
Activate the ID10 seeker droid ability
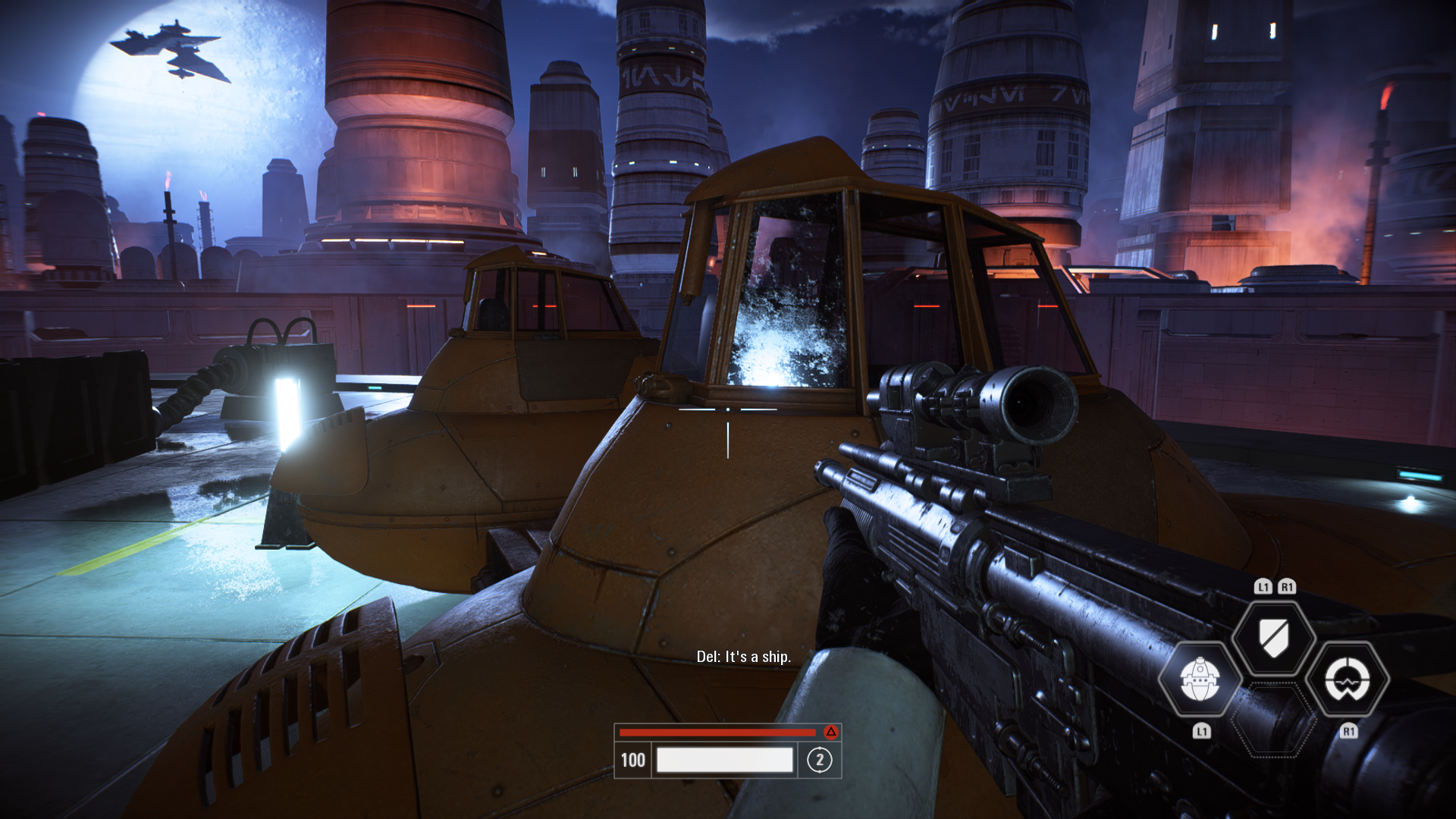(x=1199, y=679)
